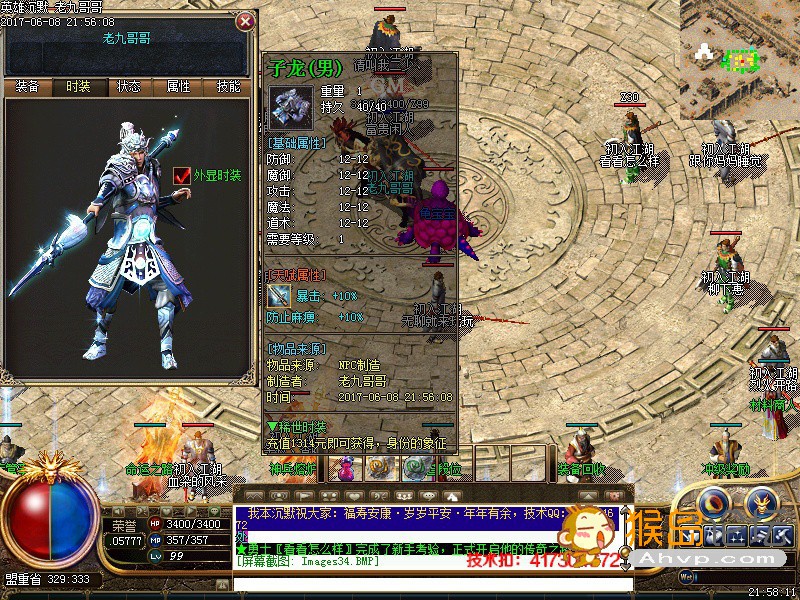The image size is (800, 600).
Task: Click the 子龙 costume item icon
Action: pos(291,107)
